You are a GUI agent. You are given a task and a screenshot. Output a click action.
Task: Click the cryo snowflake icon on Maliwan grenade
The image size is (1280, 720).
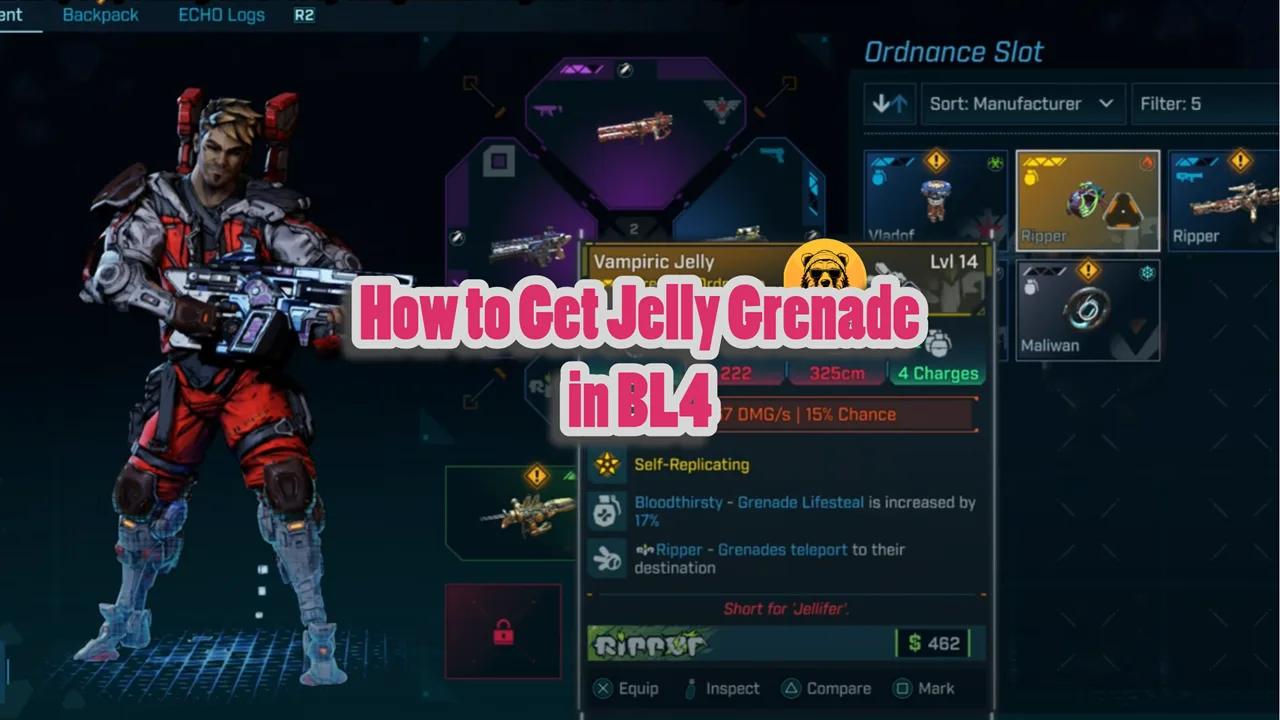coord(1148,274)
